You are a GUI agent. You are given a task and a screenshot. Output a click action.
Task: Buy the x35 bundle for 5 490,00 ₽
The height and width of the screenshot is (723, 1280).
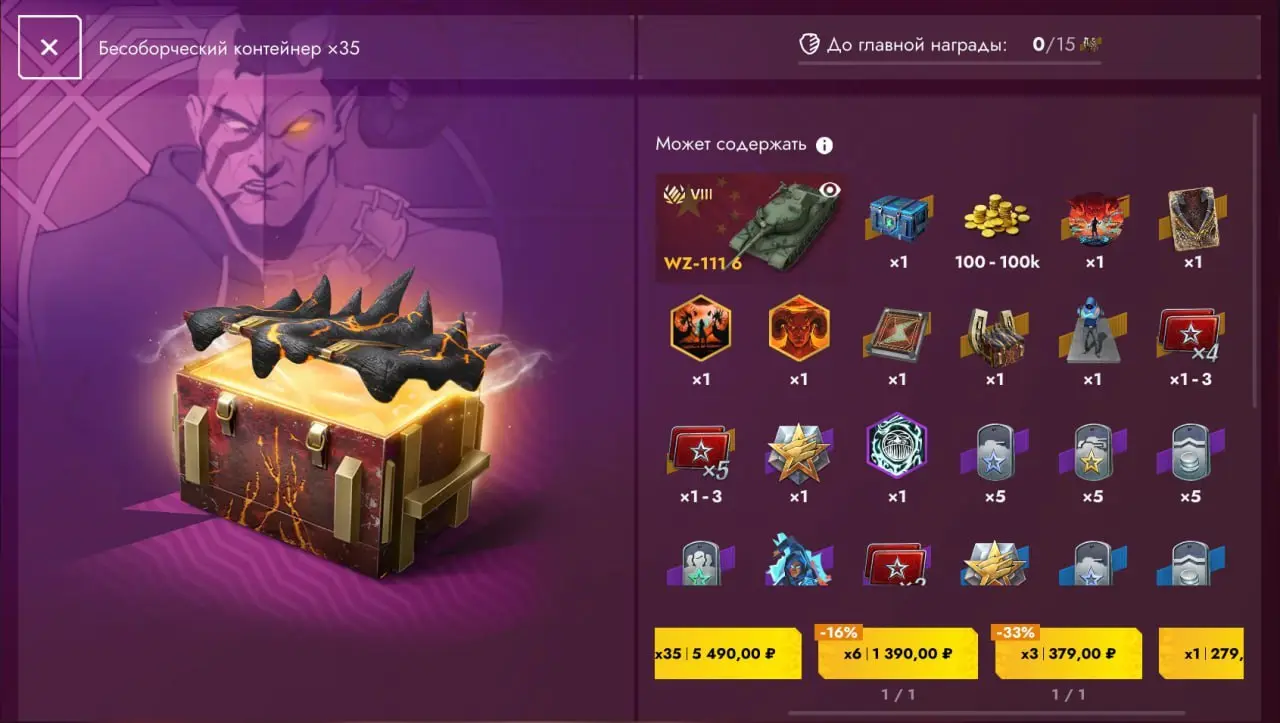pos(727,652)
